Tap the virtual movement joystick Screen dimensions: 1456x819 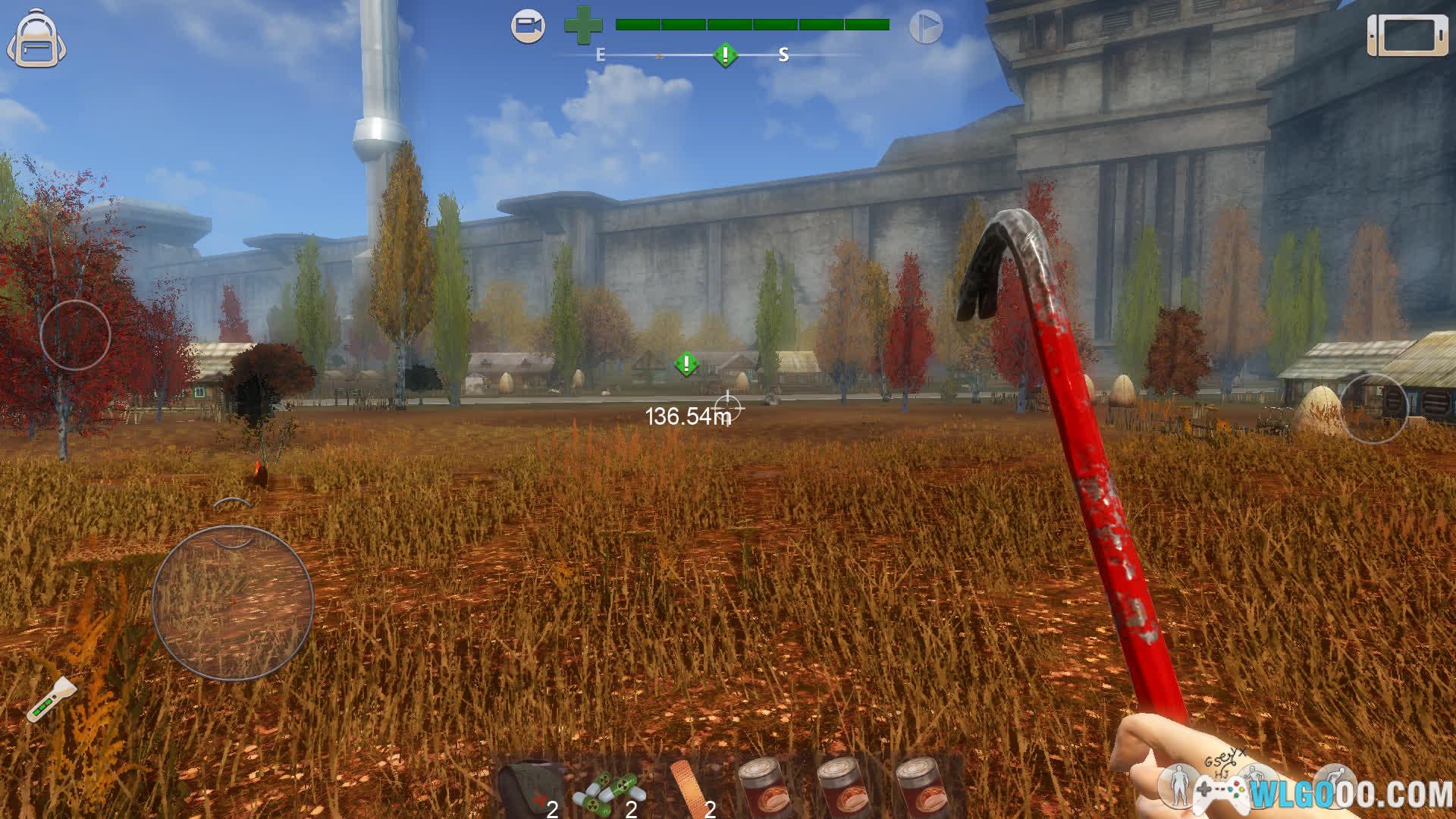233,602
